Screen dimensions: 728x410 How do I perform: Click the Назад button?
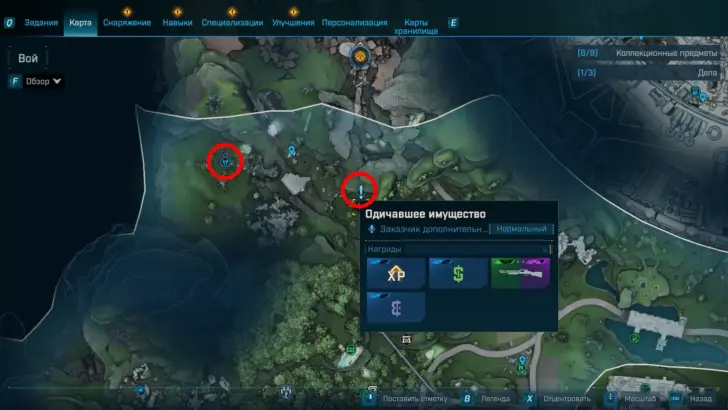692,398
